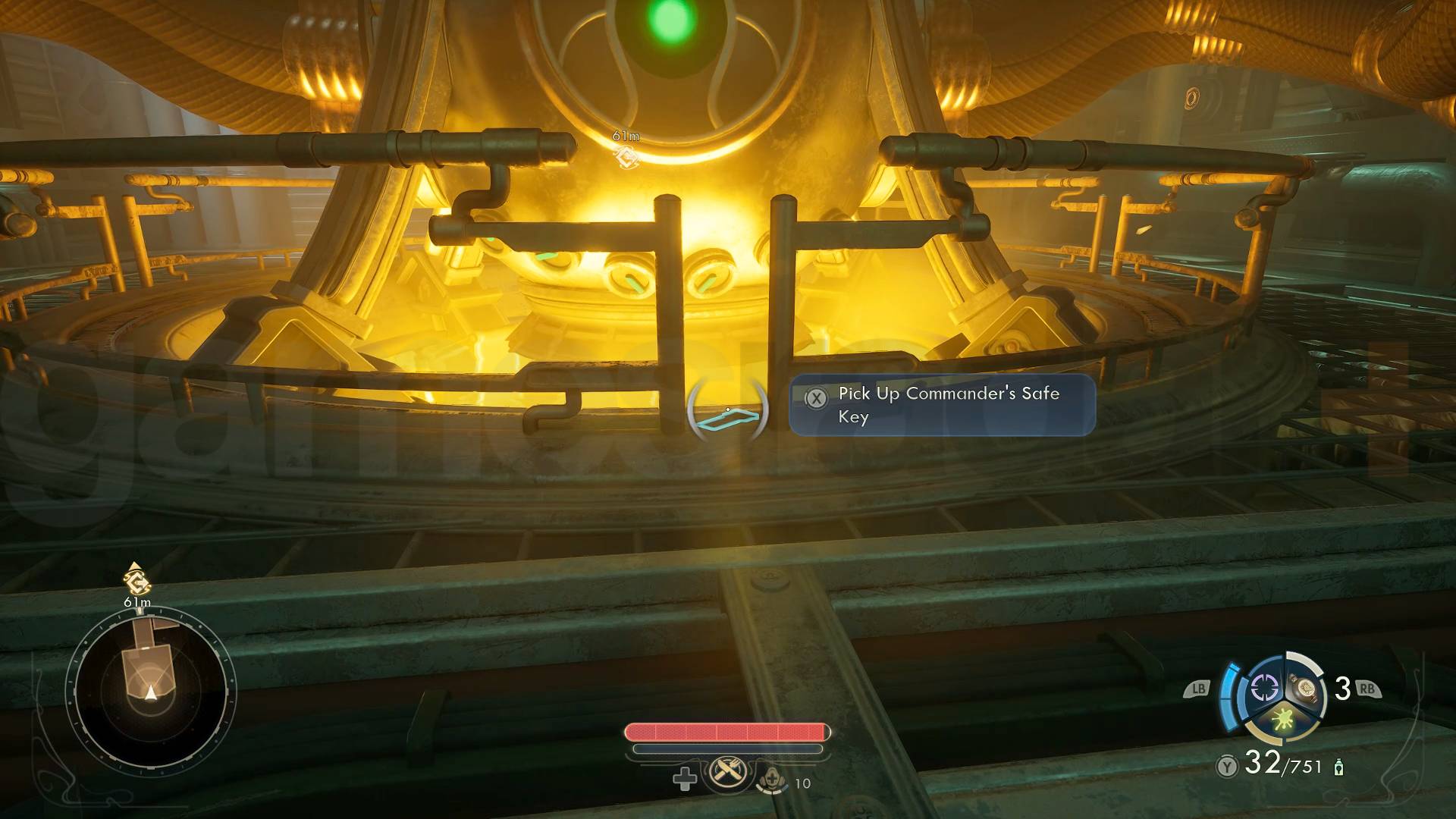Click the medical cross icon near the health bar

[x=684, y=779]
